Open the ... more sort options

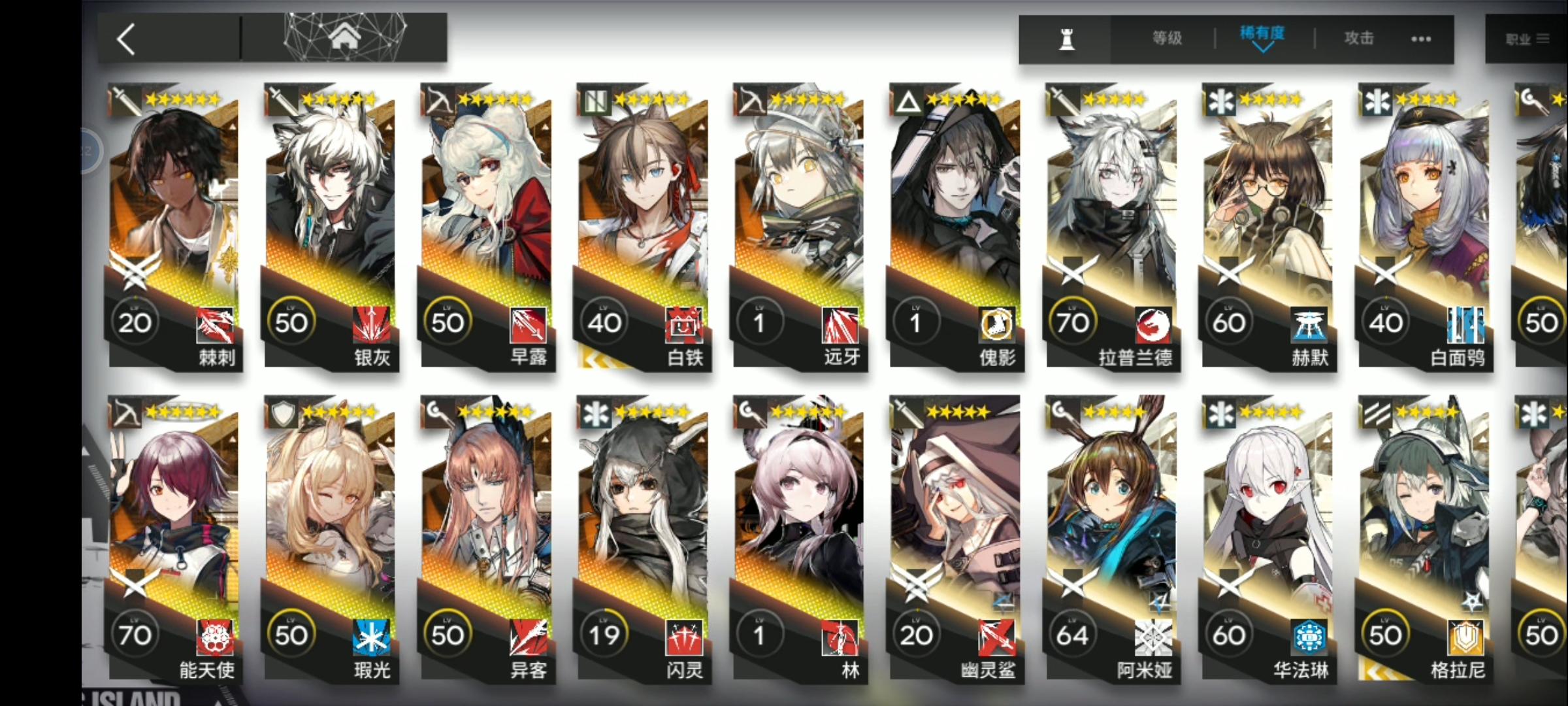tap(1419, 39)
